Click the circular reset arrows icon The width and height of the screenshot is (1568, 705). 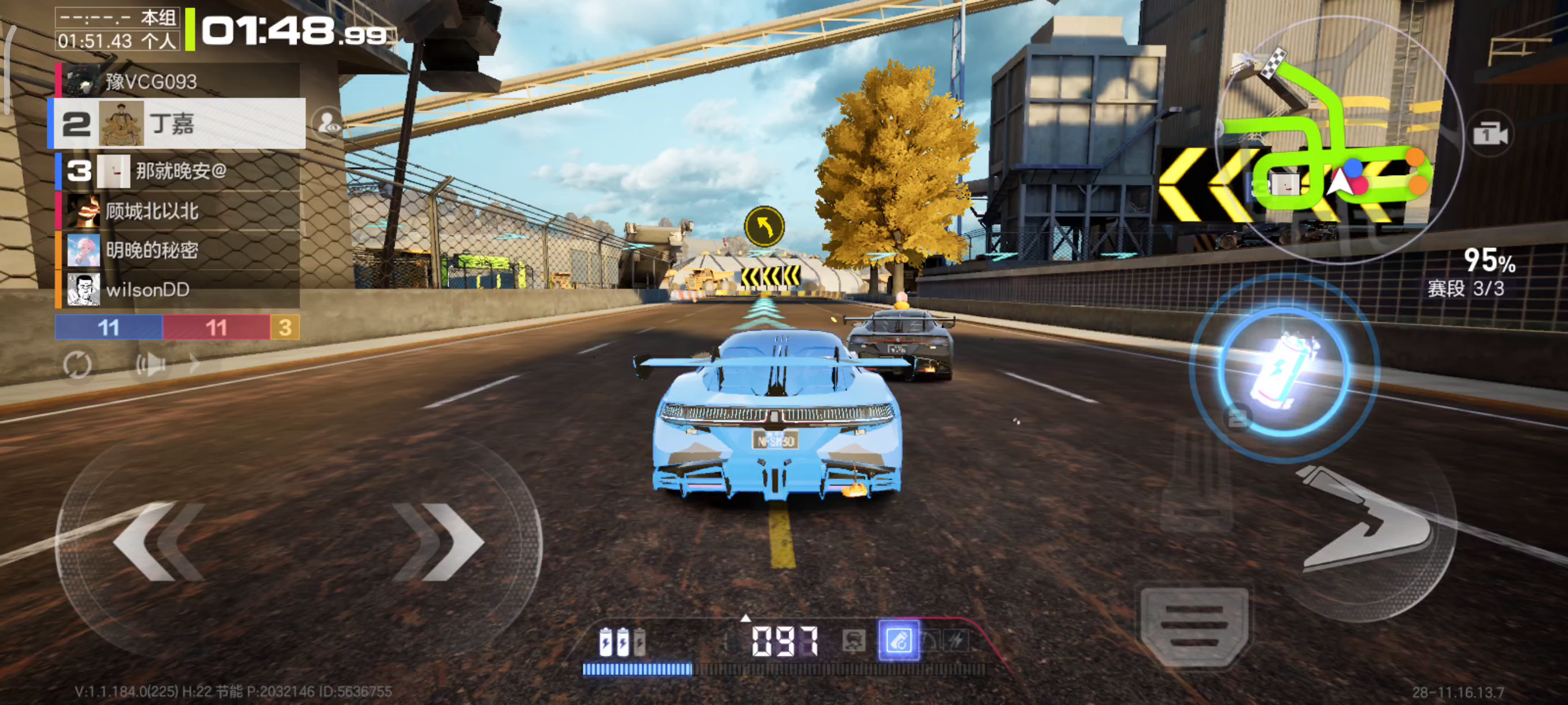77,365
